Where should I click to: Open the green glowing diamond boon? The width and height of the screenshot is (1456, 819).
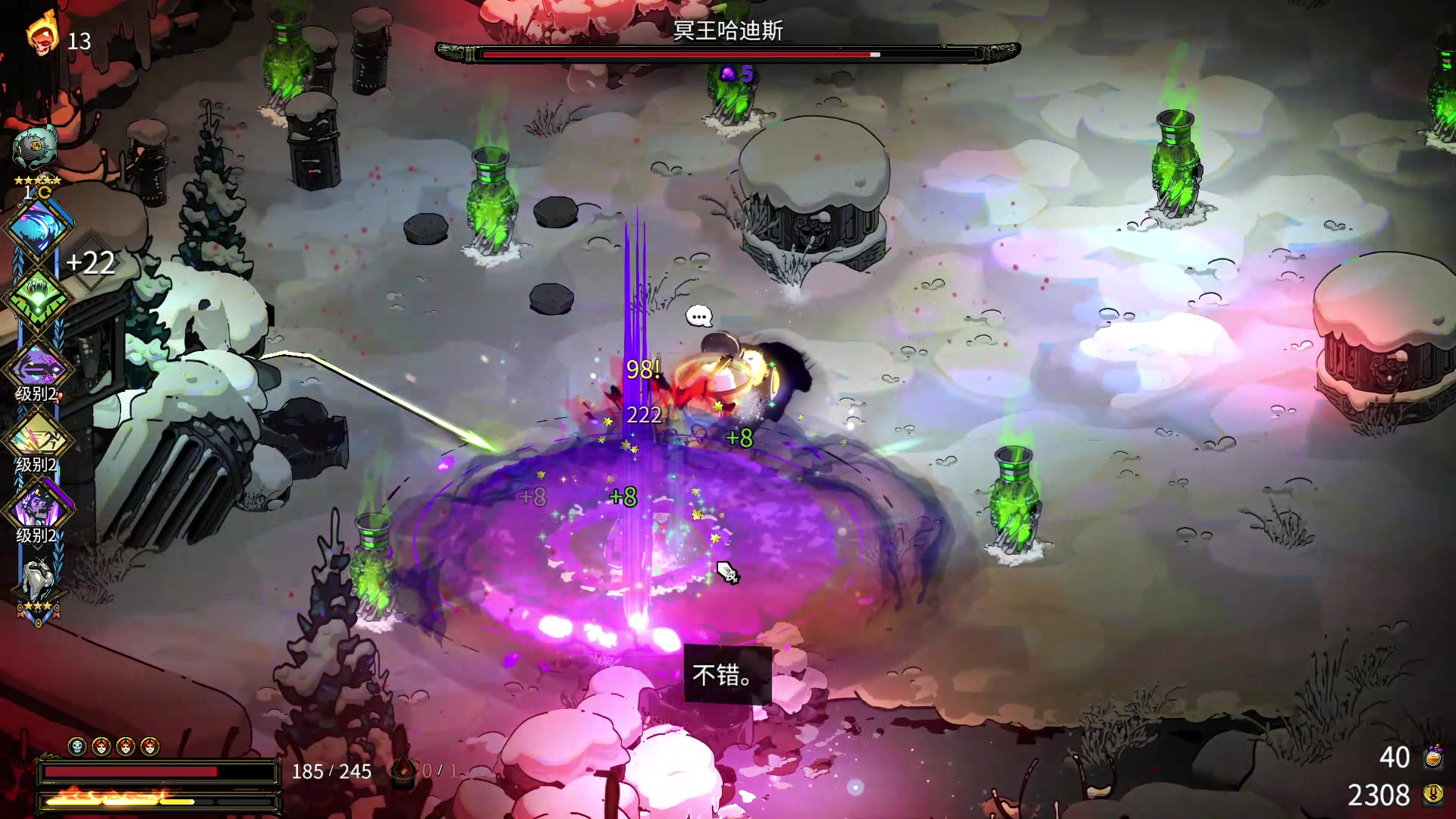tap(36, 298)
